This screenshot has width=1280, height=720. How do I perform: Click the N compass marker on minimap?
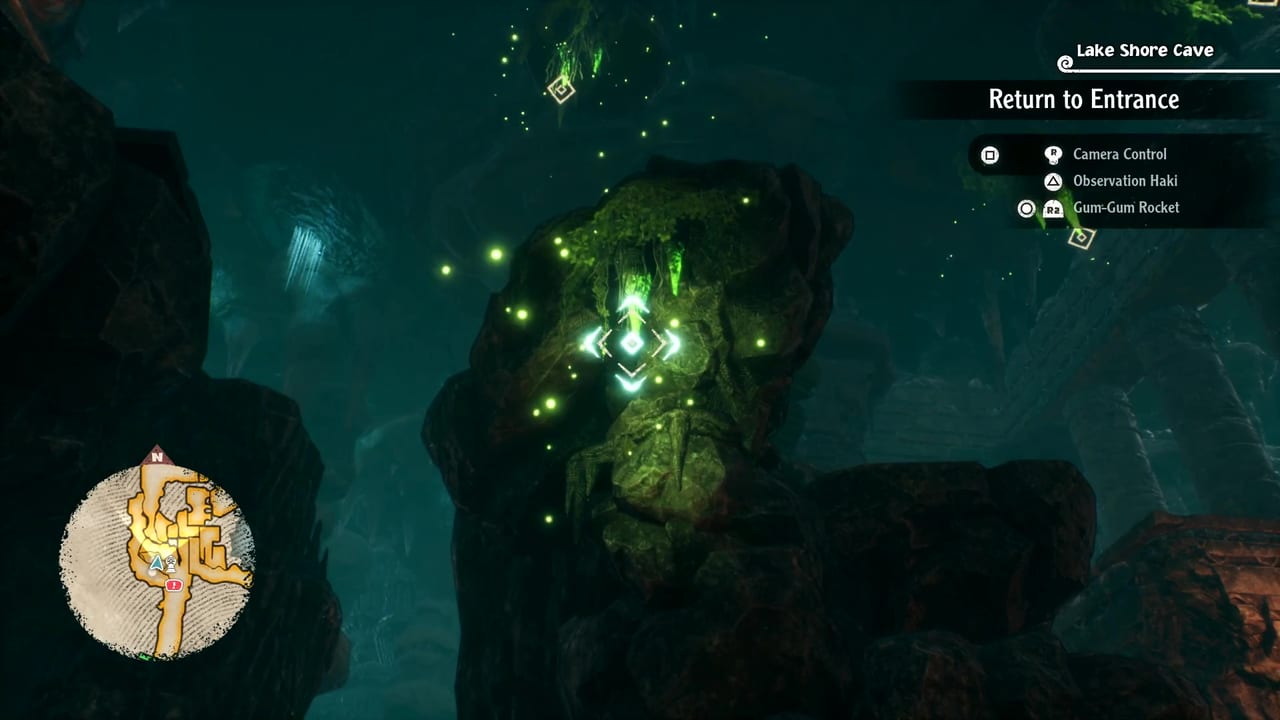click(155, 457)
